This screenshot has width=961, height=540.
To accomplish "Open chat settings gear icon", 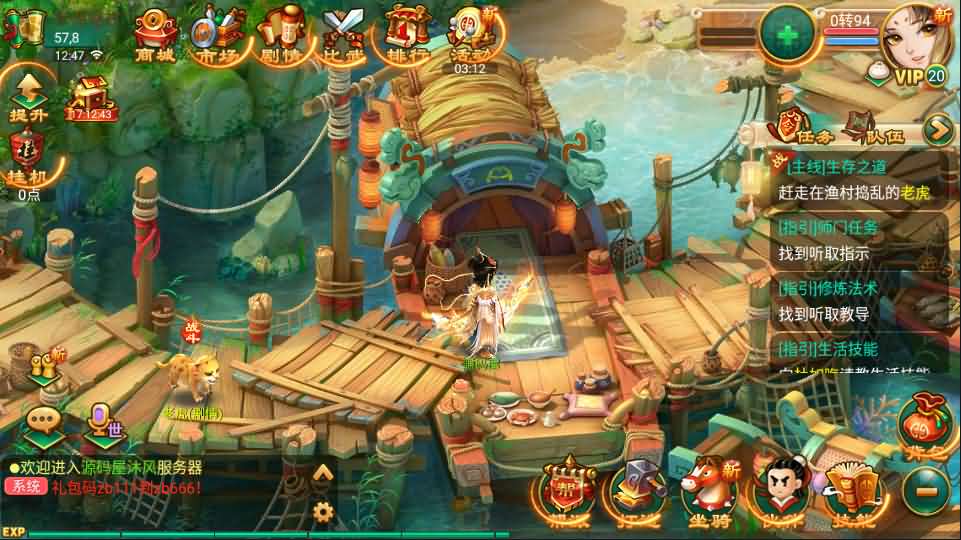I will pyautogui.click(x=322, y=511).
